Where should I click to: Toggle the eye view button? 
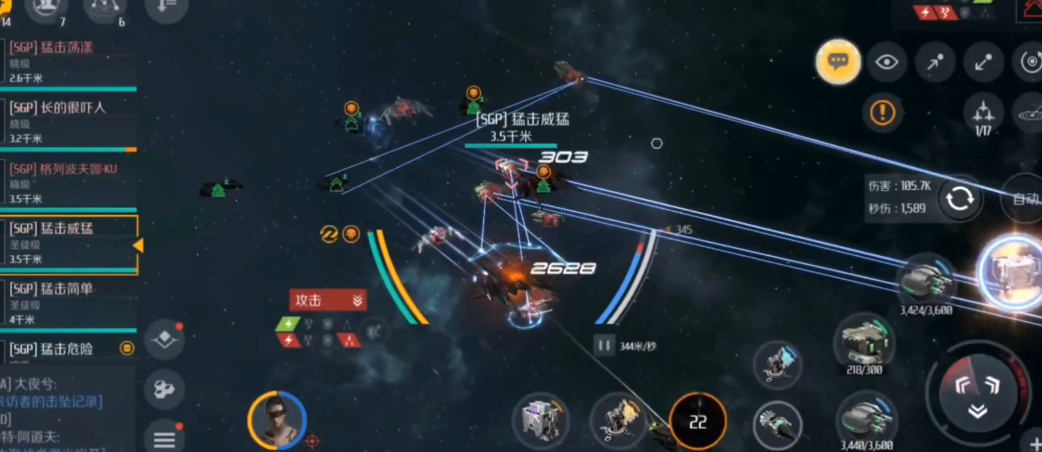(x=886, y=62)
